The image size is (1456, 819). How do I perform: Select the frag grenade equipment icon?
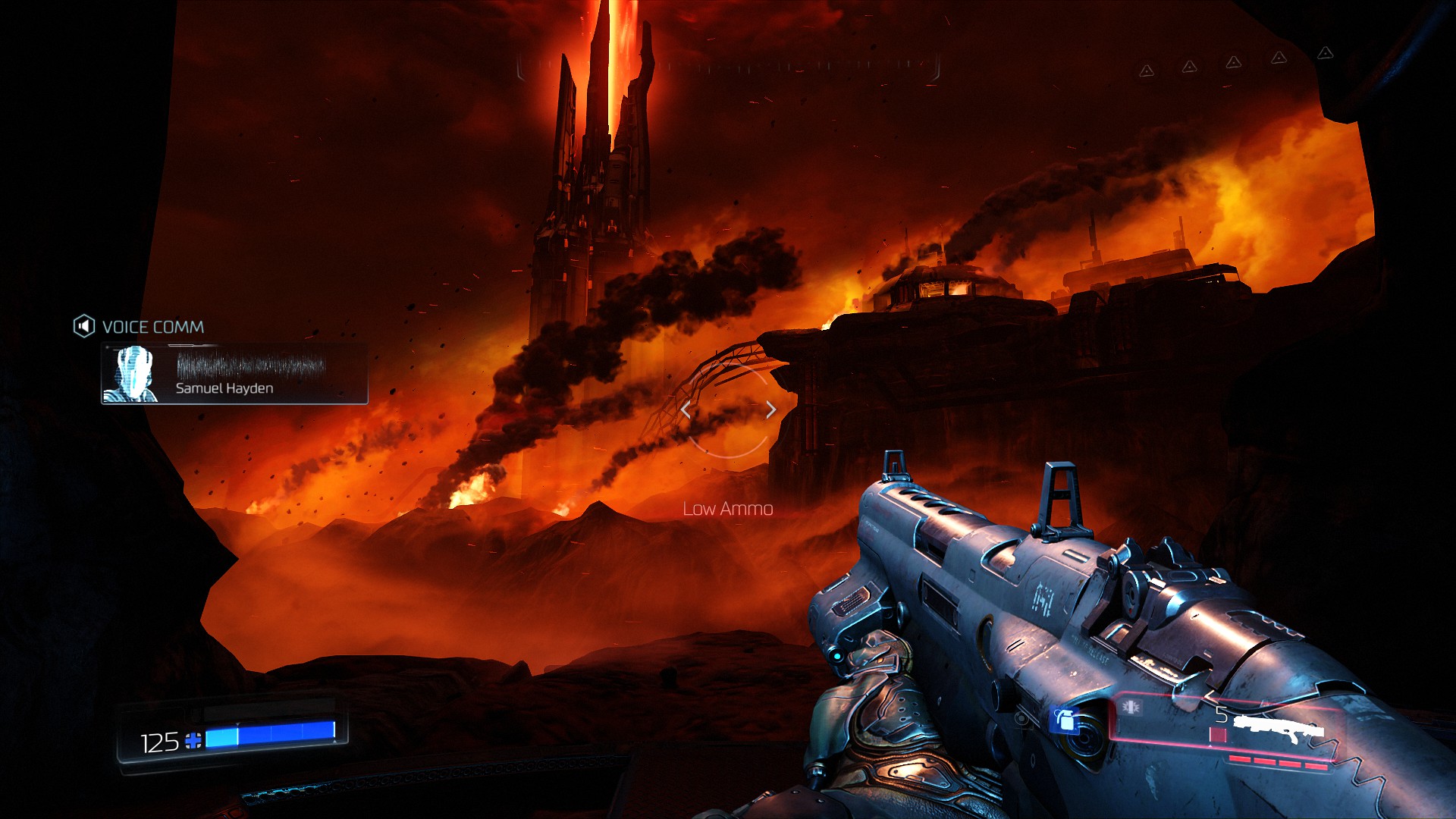tap(1065, 720)
